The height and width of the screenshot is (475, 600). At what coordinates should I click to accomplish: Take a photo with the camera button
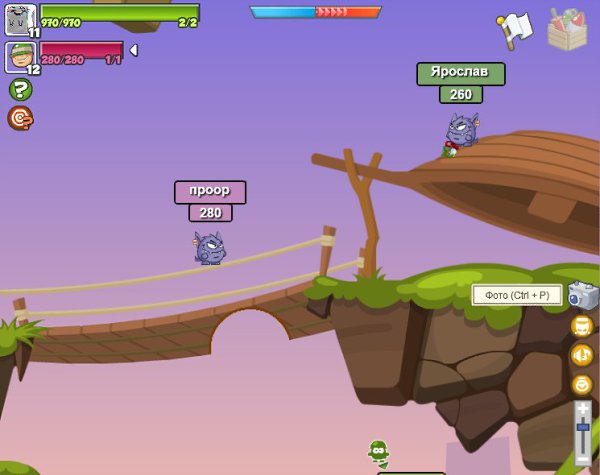(x=581, y=295)
